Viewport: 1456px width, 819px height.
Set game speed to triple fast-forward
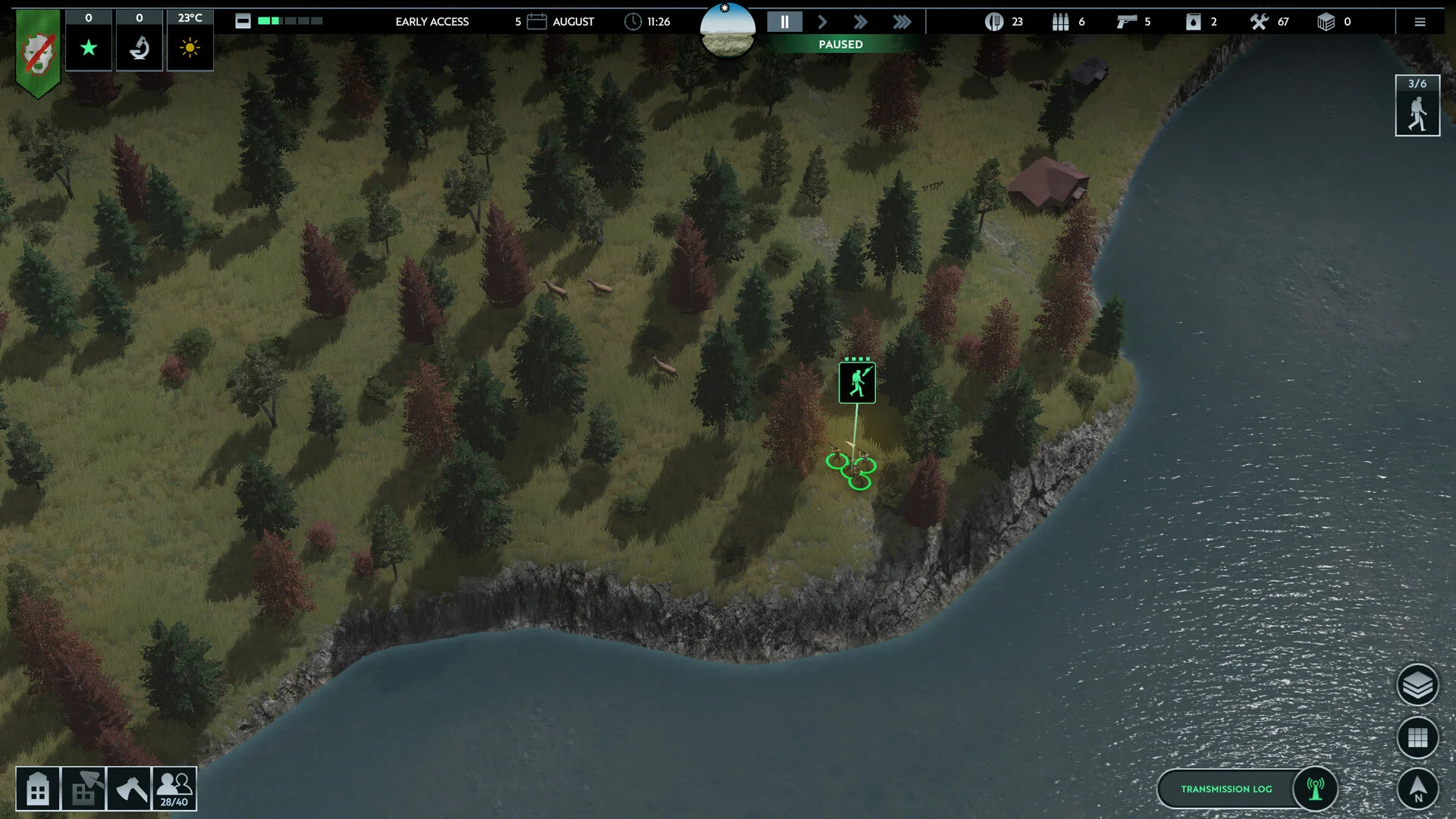coord(902,22)
